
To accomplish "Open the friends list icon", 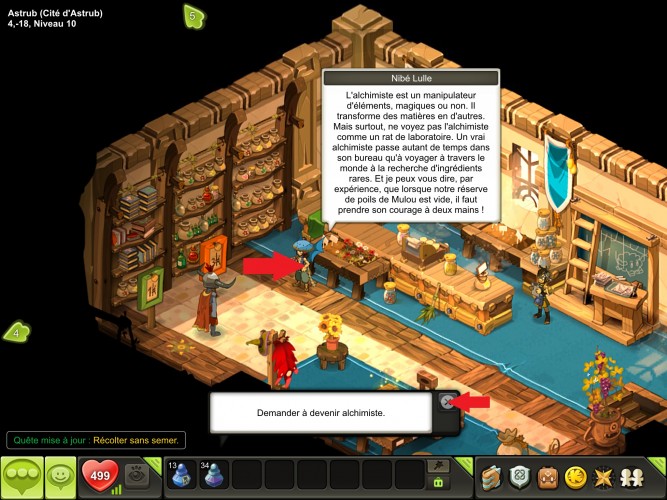I will pyautogui.click(x=633, y=477).
